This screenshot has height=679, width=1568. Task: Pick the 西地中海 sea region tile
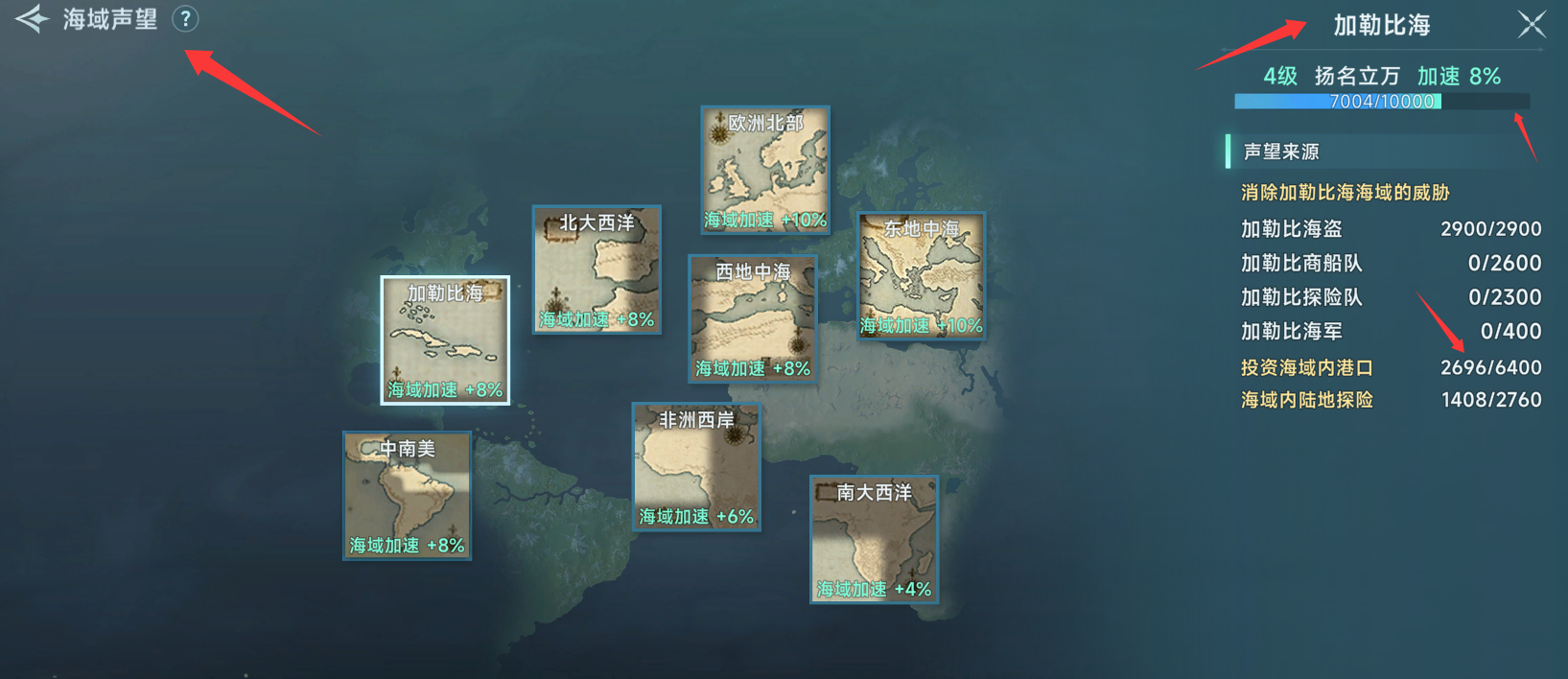click(753, 318)
